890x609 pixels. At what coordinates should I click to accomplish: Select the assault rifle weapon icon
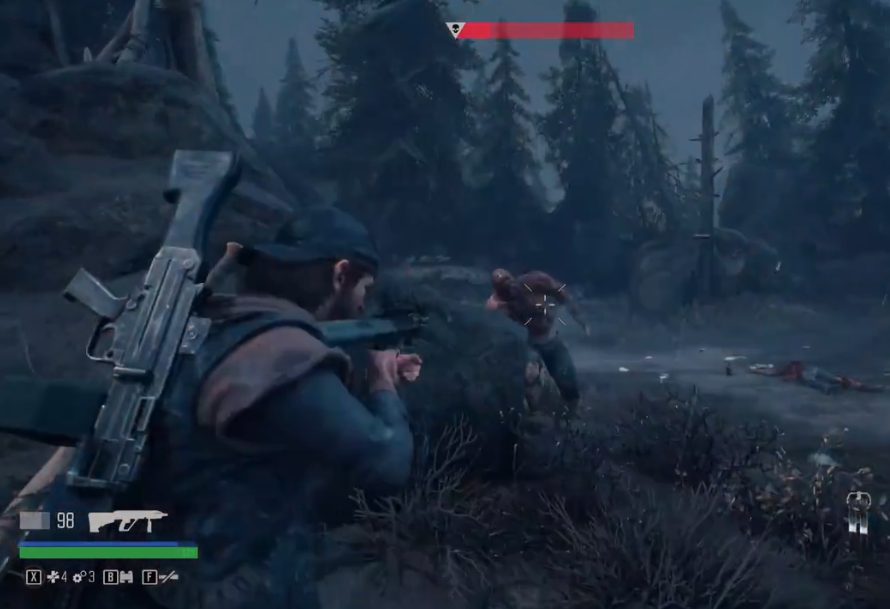point(128,520)
